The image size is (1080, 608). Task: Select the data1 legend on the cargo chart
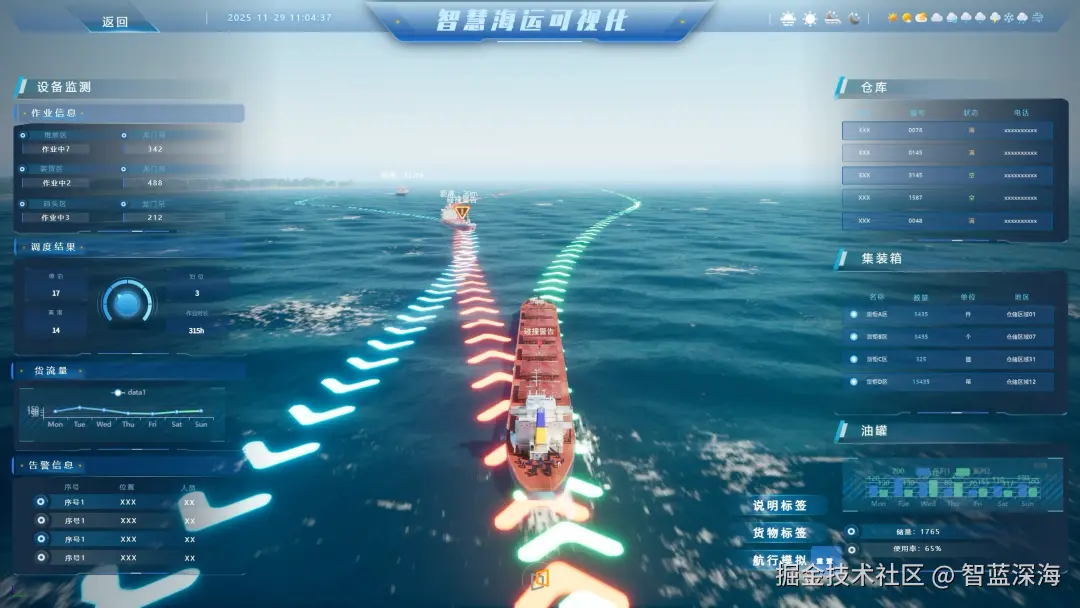(130, 393)
